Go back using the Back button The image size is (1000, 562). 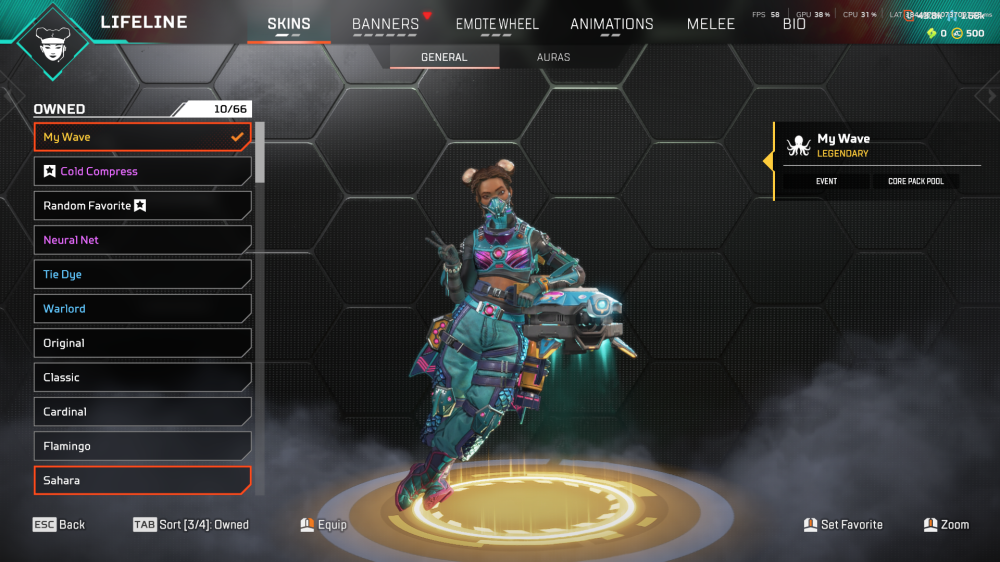click(59, 524)
